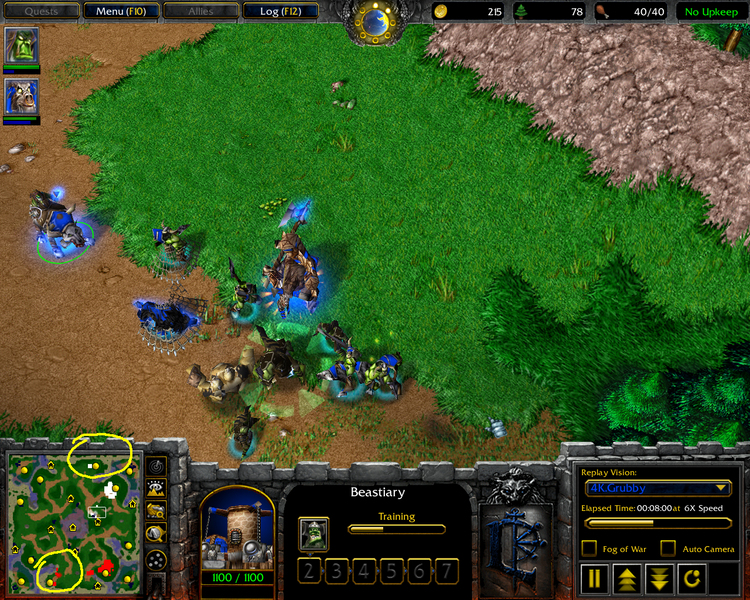Increase the replay speed
Viewport: 750px width, 600px height.
tap(627, 578)
